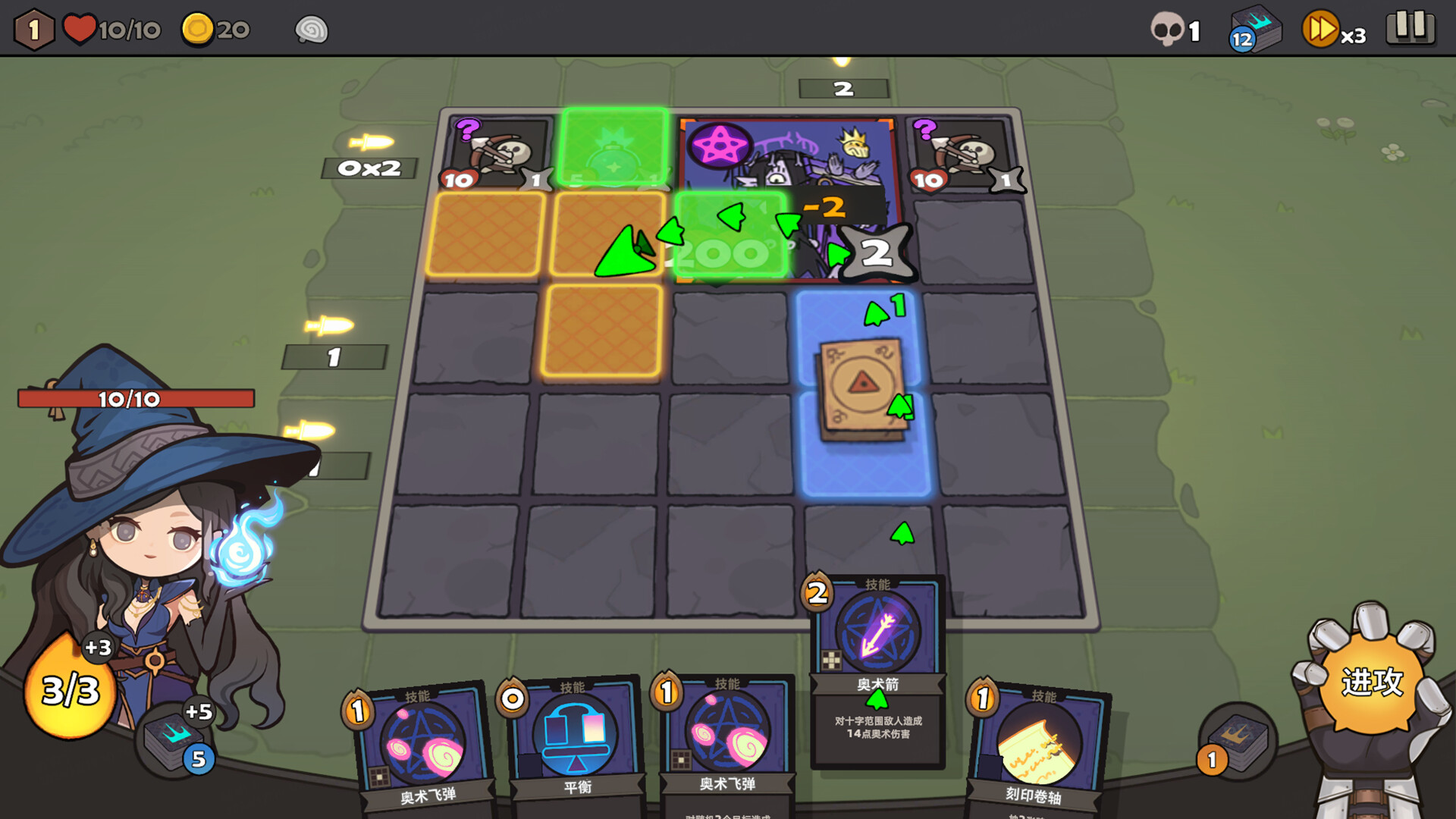
Task: Open the deck showing 12 cards remaining
Action: pyautogui.click(x=1255, y=29)
